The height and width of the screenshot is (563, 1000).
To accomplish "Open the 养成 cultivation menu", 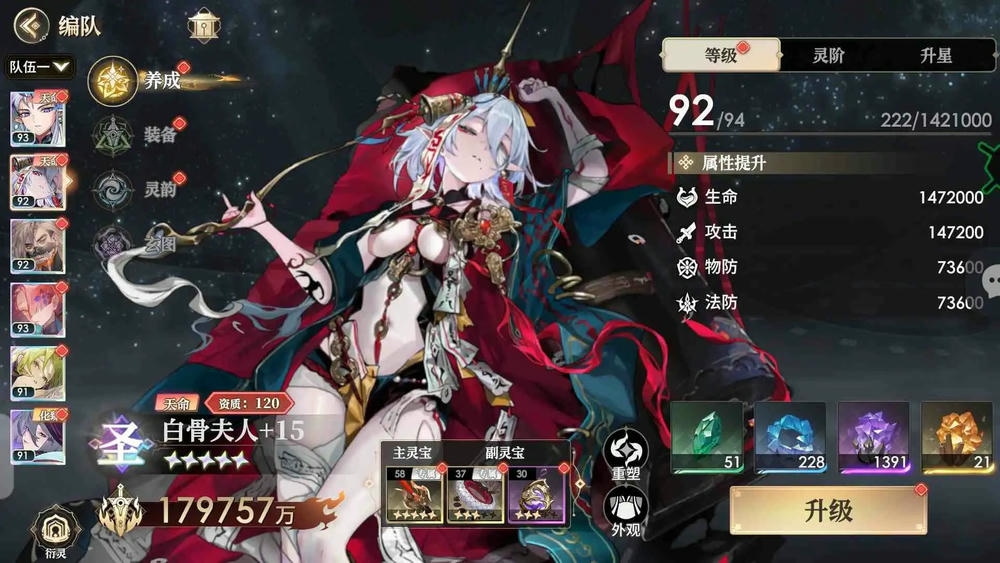I will (x=112, y=81).
